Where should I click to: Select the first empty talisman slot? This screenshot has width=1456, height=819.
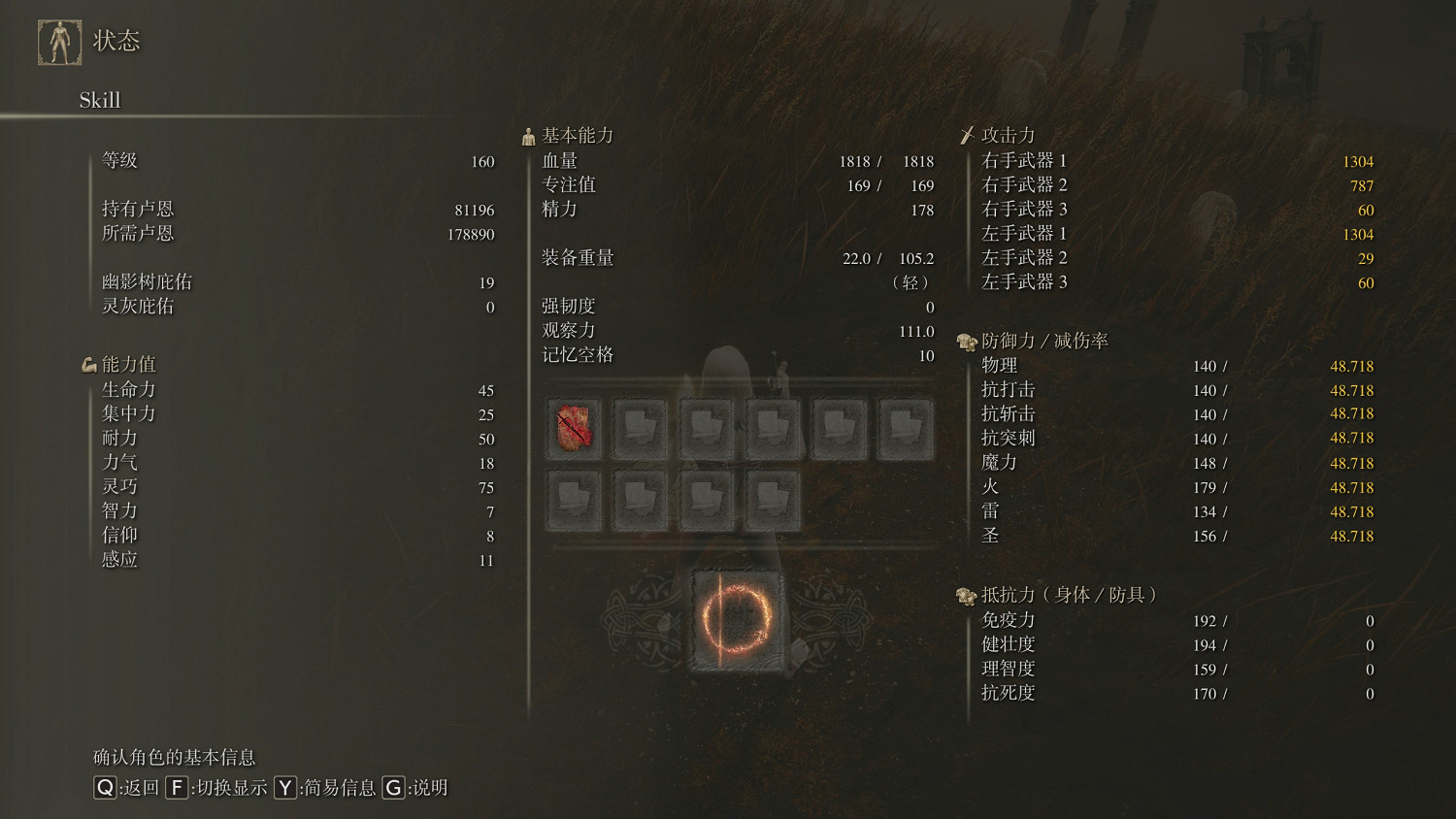click(641, 427)
